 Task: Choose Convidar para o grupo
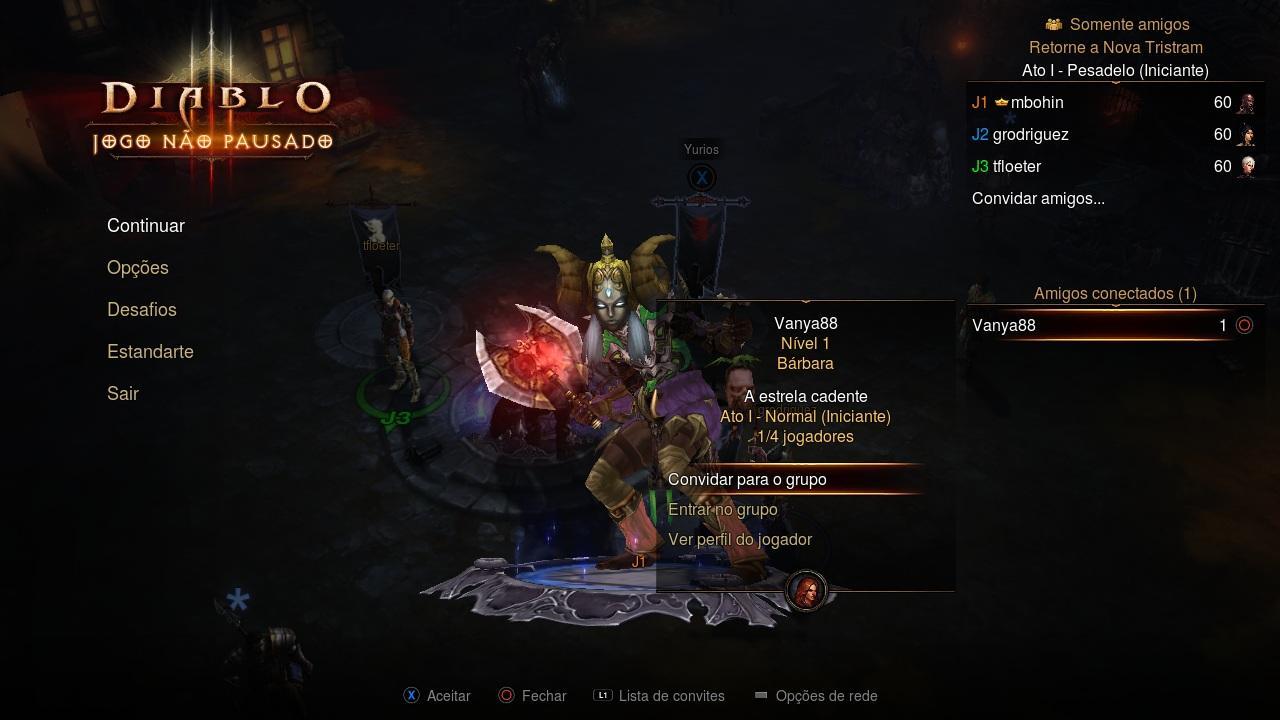point(747,480)
